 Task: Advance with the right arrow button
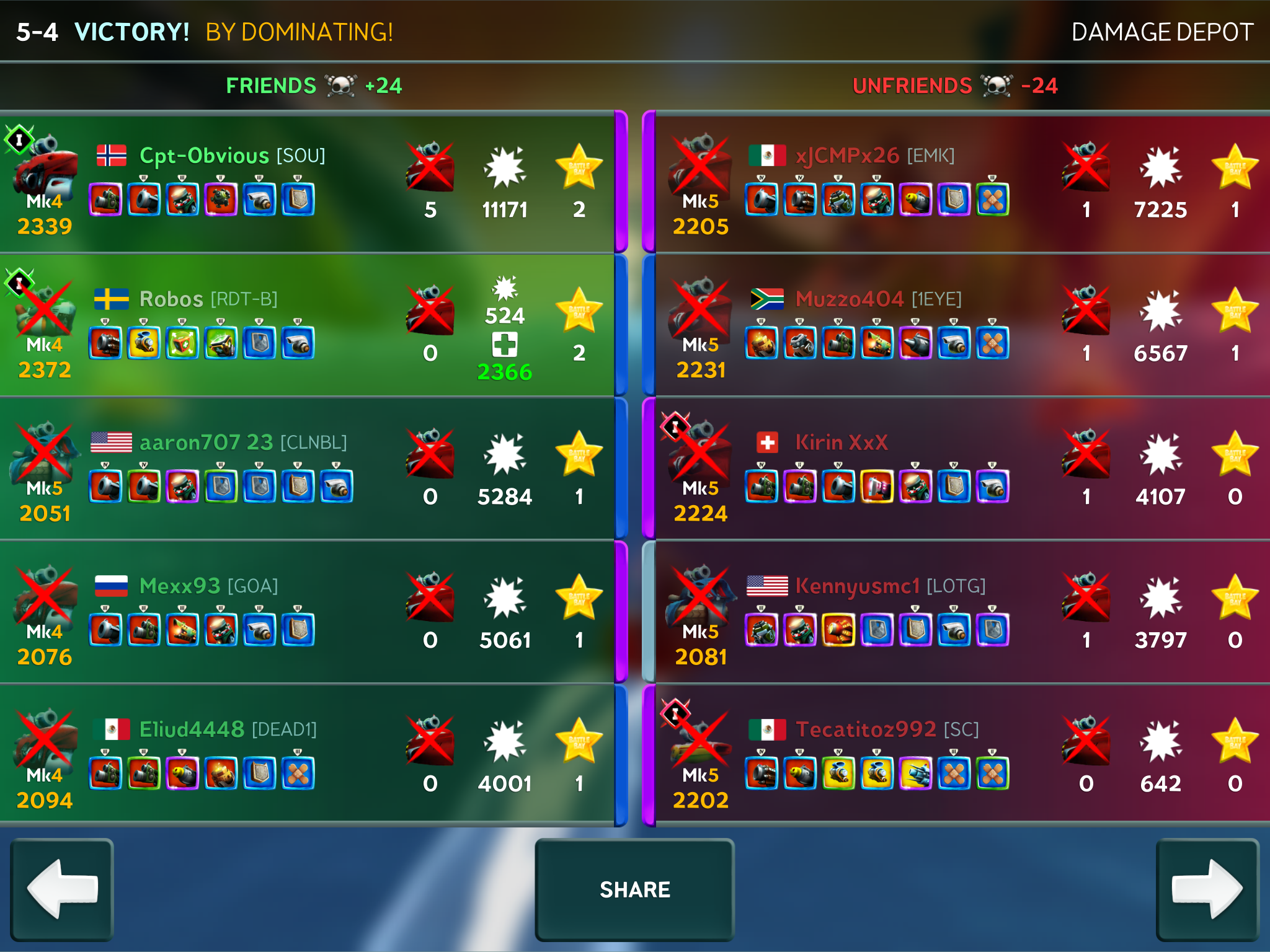tap(1207, 889)
